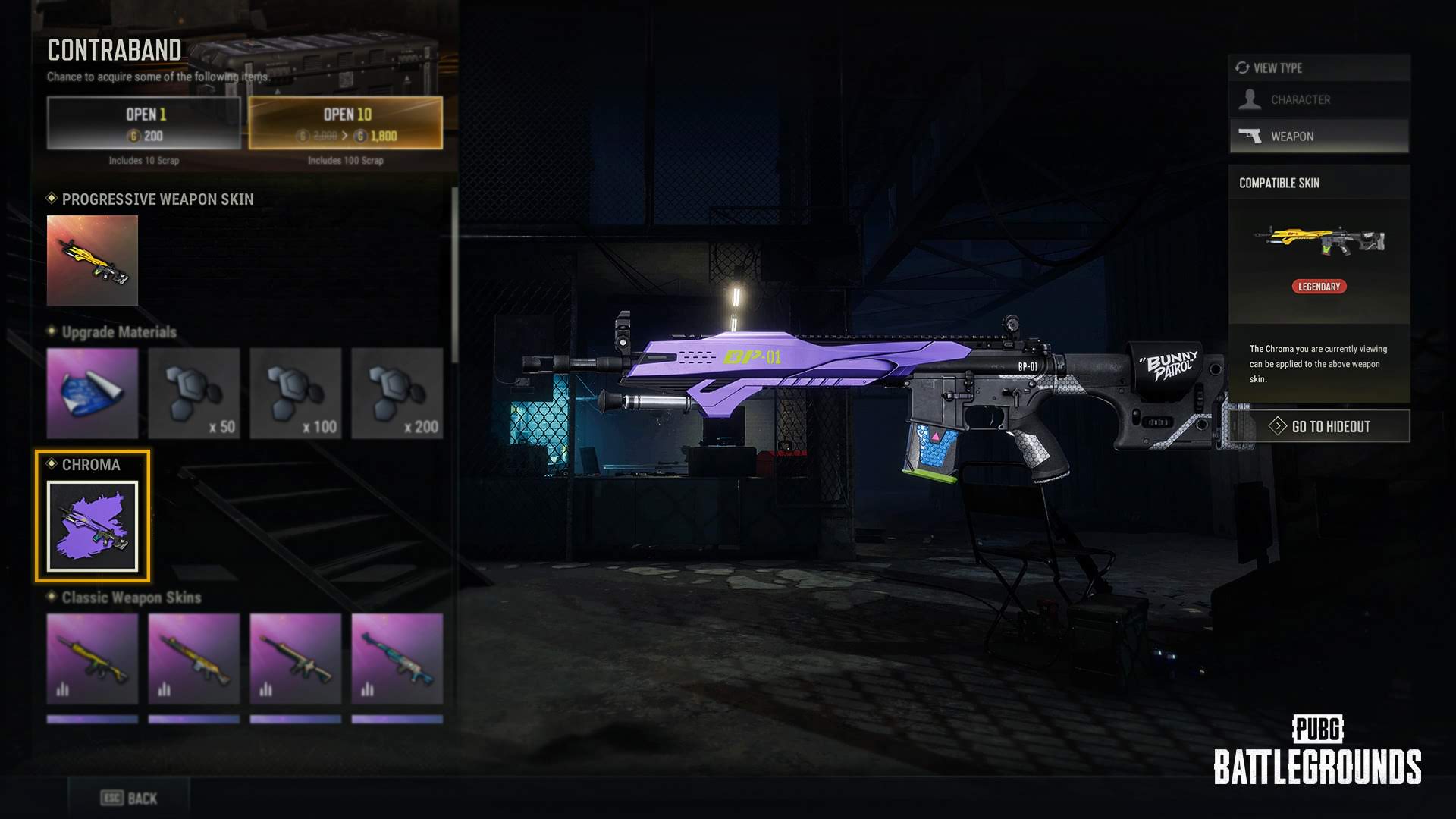The image size is (1456, 819).
Task: Select the COMPATIBLE SKIN panel header
Action: point(1279,183)
